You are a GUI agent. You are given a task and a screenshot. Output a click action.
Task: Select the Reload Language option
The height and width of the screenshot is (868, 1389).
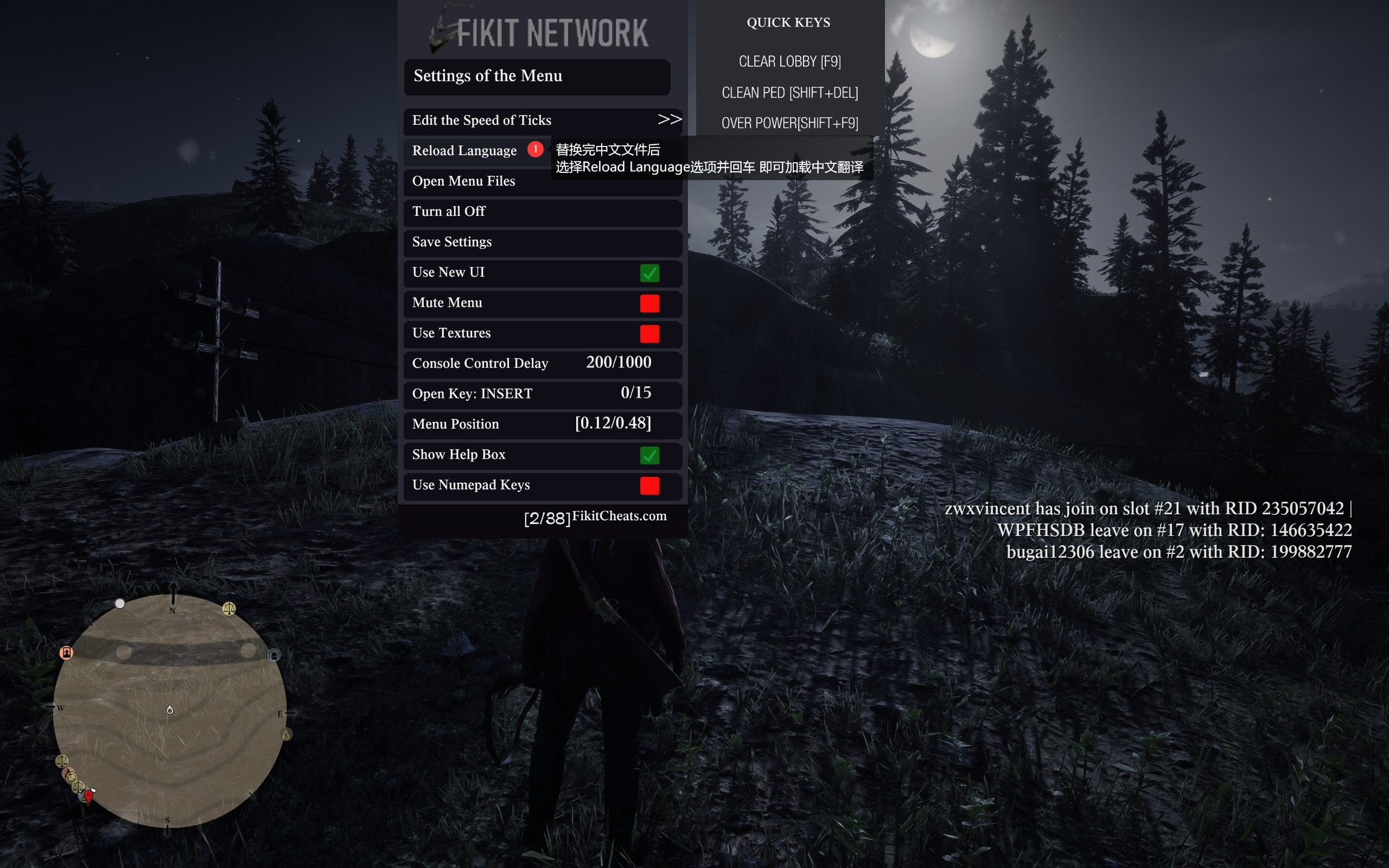click(465, 151)
